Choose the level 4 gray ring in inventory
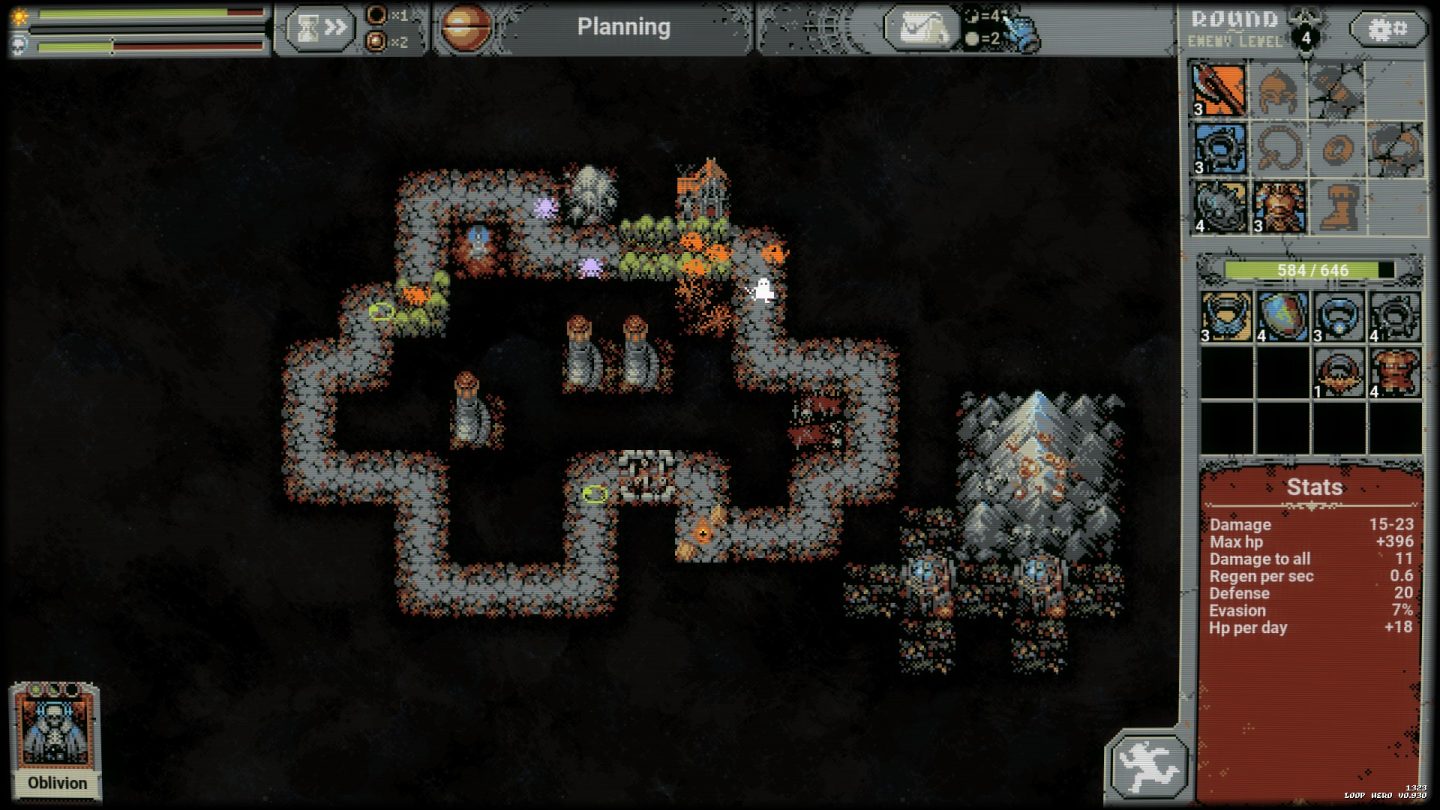Viewport: 1440px width, 810px height. click(1395, 316)
